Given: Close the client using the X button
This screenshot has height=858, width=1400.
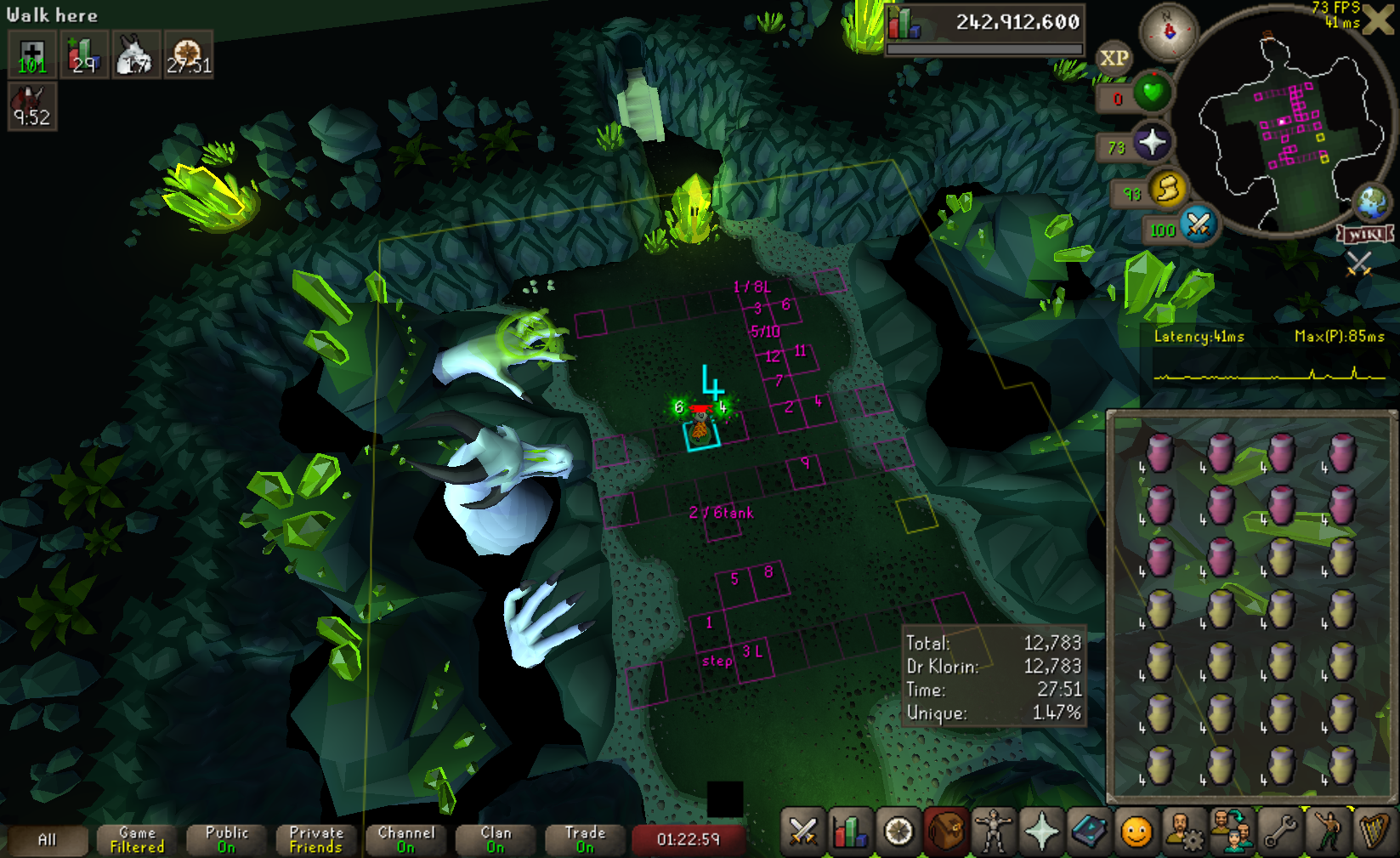Looking at the screenshot, I should (1379, 19).
